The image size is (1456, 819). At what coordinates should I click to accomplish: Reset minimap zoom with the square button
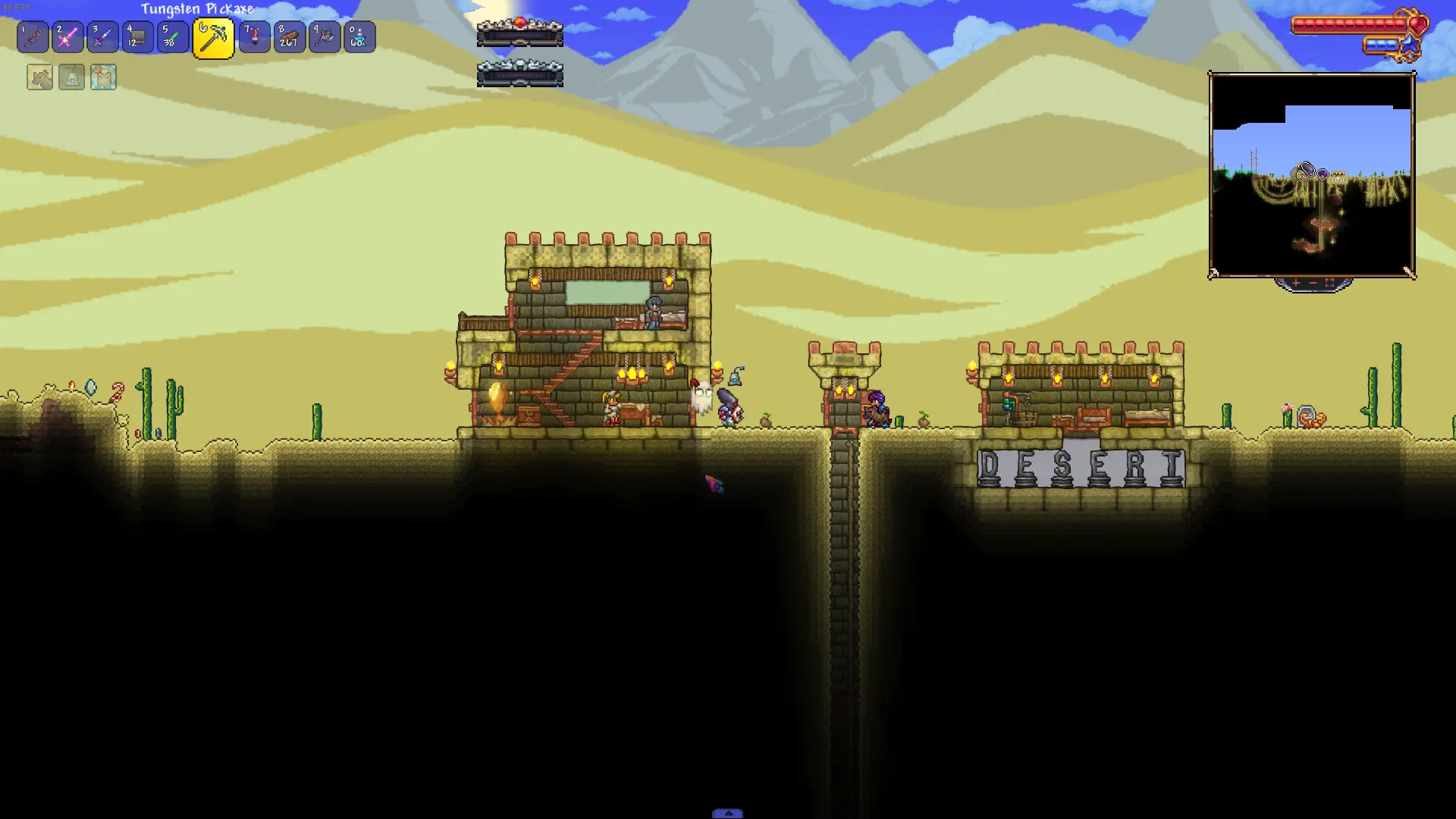pos(1329,283)
